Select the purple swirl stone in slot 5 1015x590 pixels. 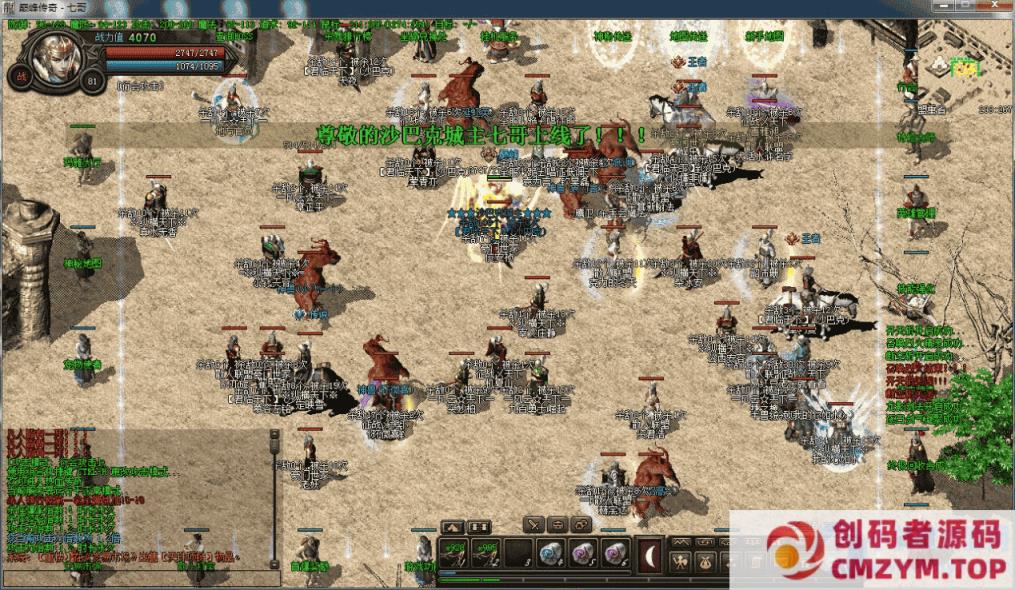click(x=581, y=552)
